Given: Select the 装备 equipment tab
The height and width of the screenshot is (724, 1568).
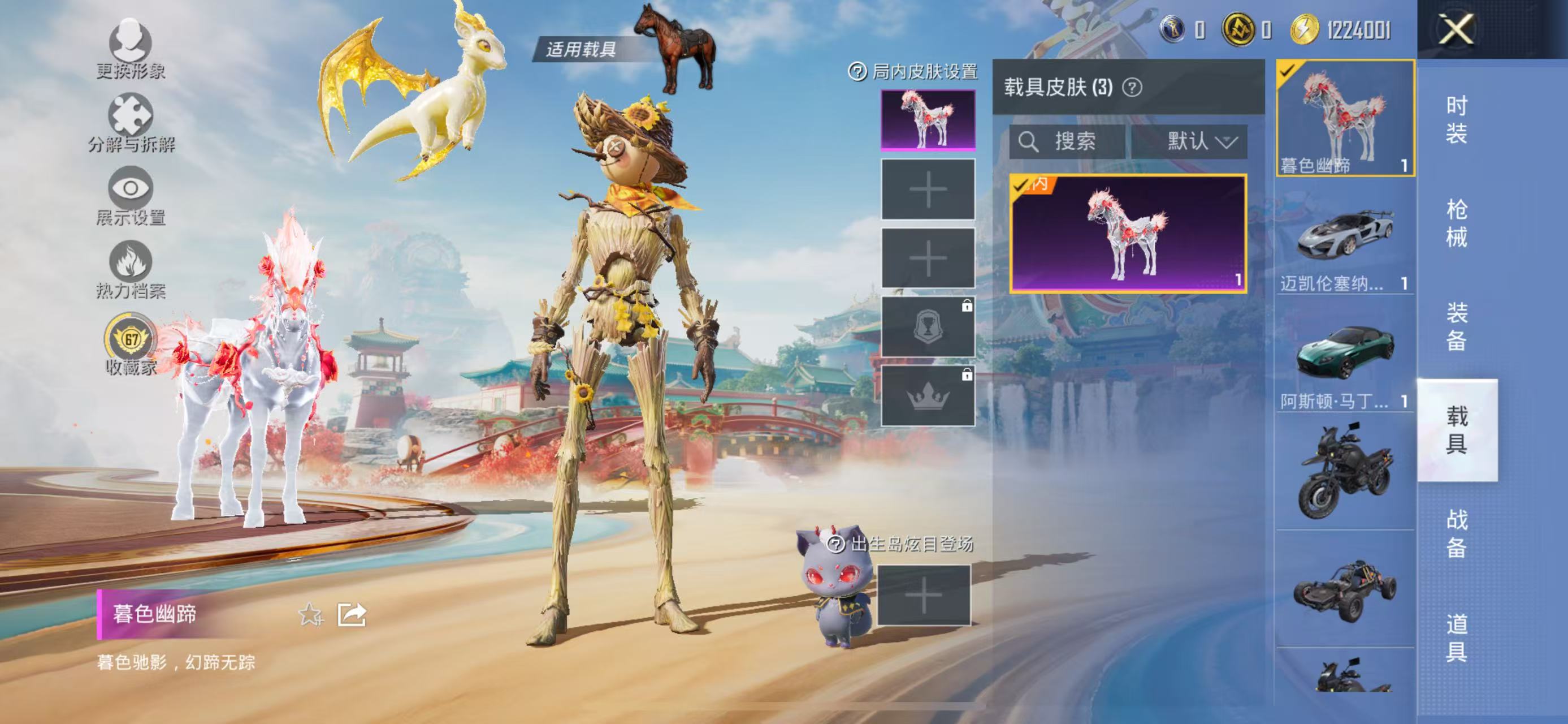Looking at the screenshot, I should click(1456, 326).
